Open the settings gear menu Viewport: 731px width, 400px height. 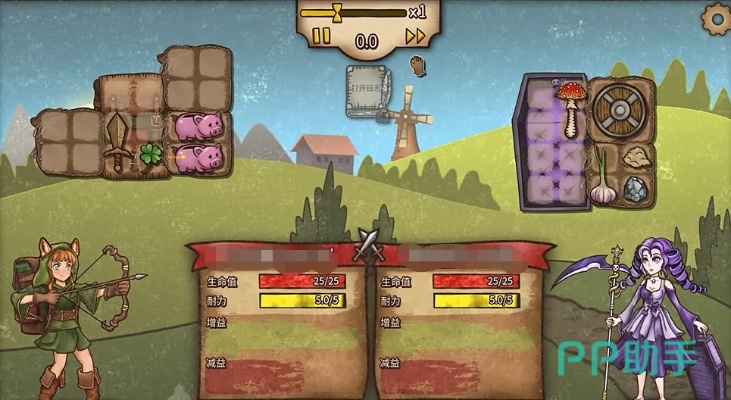tap(716, 17)
